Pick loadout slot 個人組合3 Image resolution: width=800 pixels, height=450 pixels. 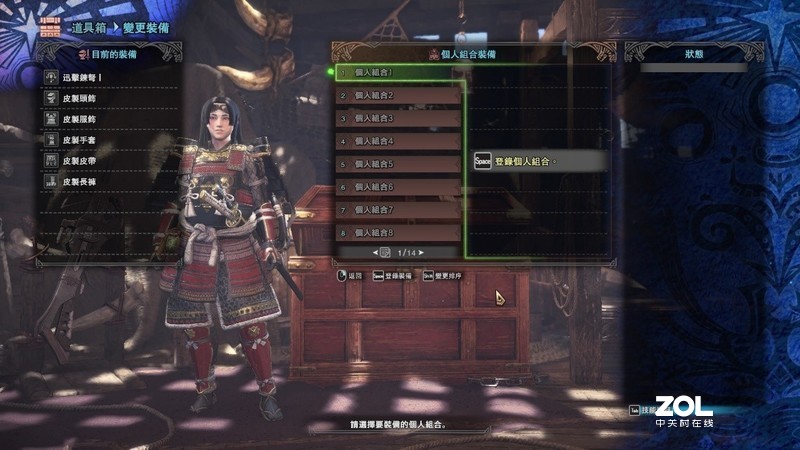[400, 118]
